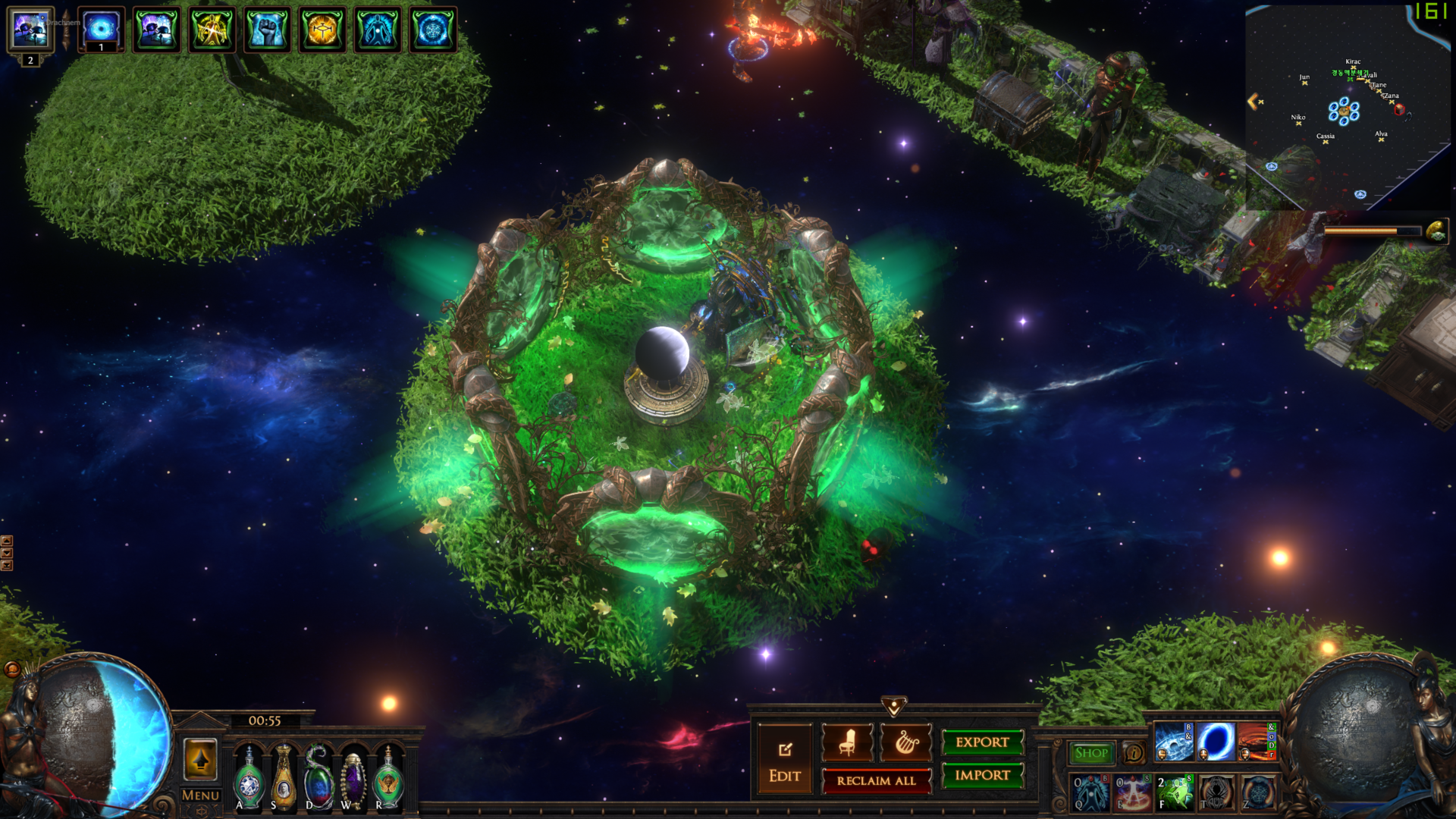The image size is (1456, 819).
Task: Click the minimap in the corner
Action: 1347,108
